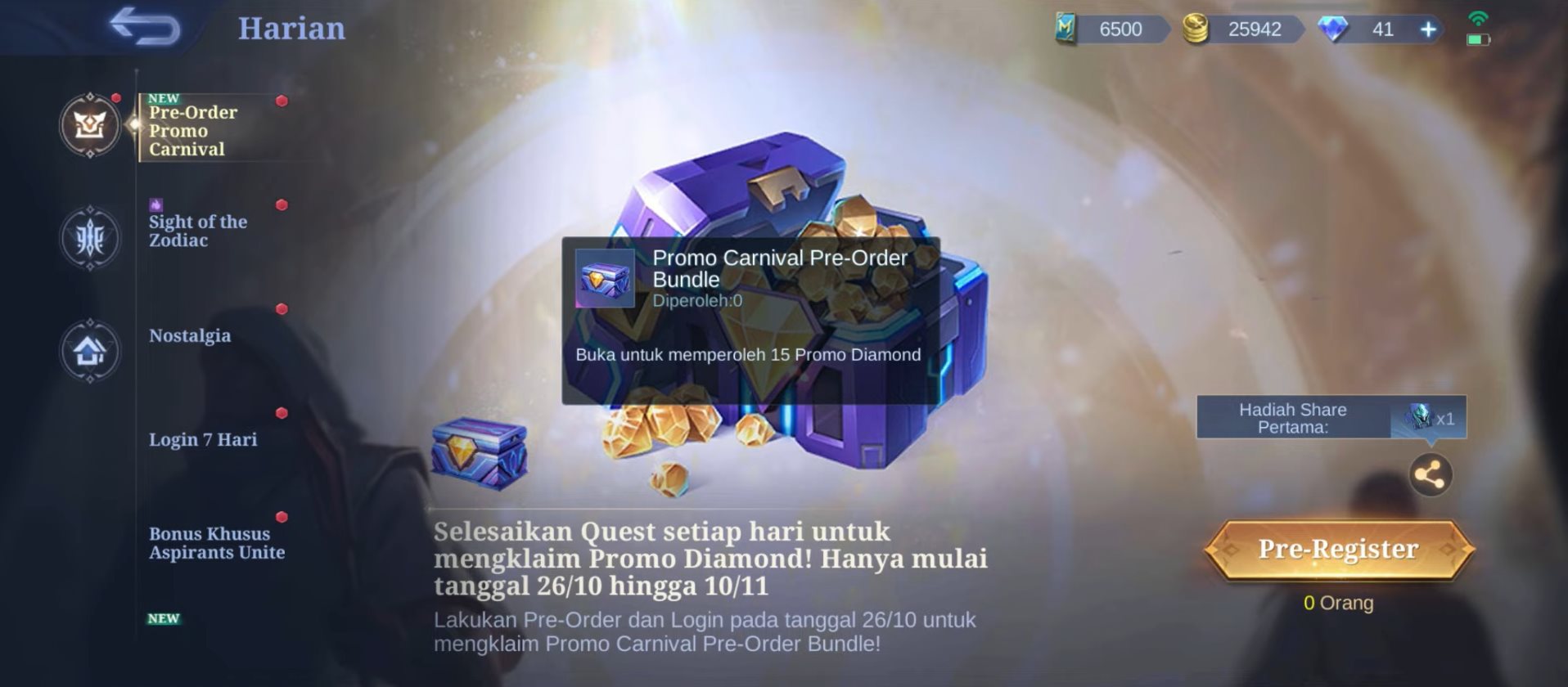Switch to Sight of the Zodiac
The image size is (1568, 687).
pos(196,231)
